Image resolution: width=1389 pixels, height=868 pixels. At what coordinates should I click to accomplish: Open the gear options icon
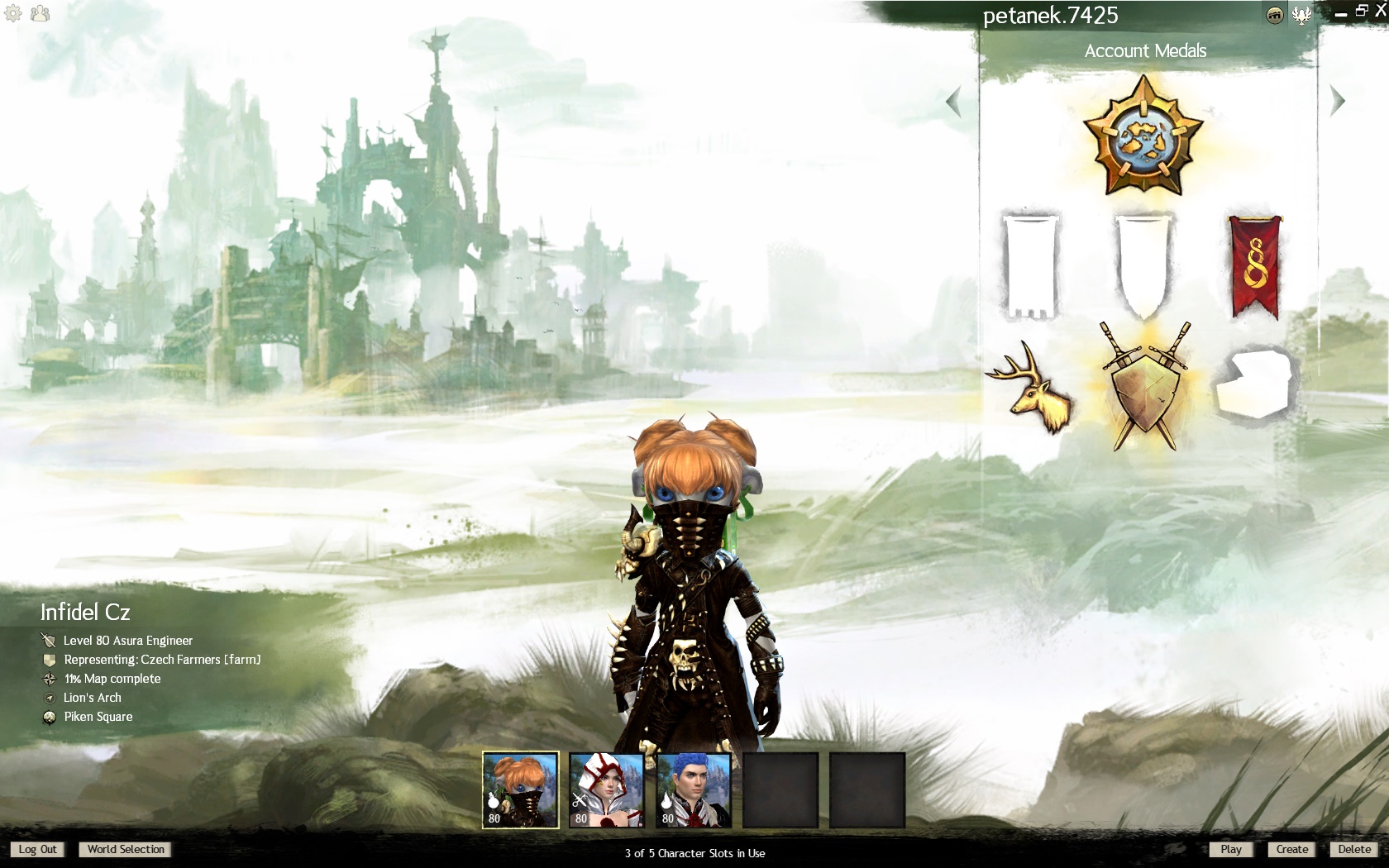pyautogui.click(x=13, y=13)
